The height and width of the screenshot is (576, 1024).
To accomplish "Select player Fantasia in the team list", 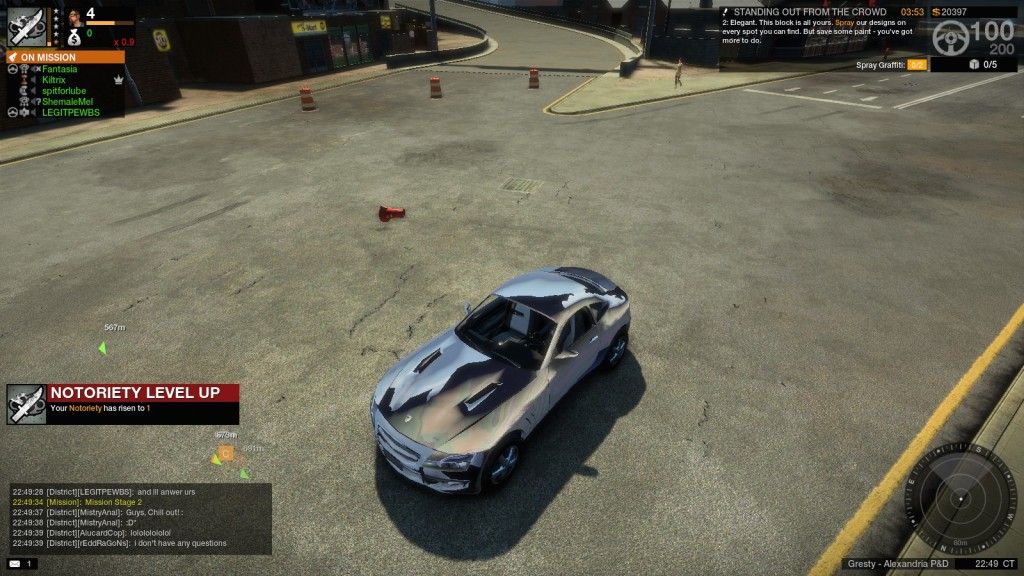I will [x=60, y=69].
